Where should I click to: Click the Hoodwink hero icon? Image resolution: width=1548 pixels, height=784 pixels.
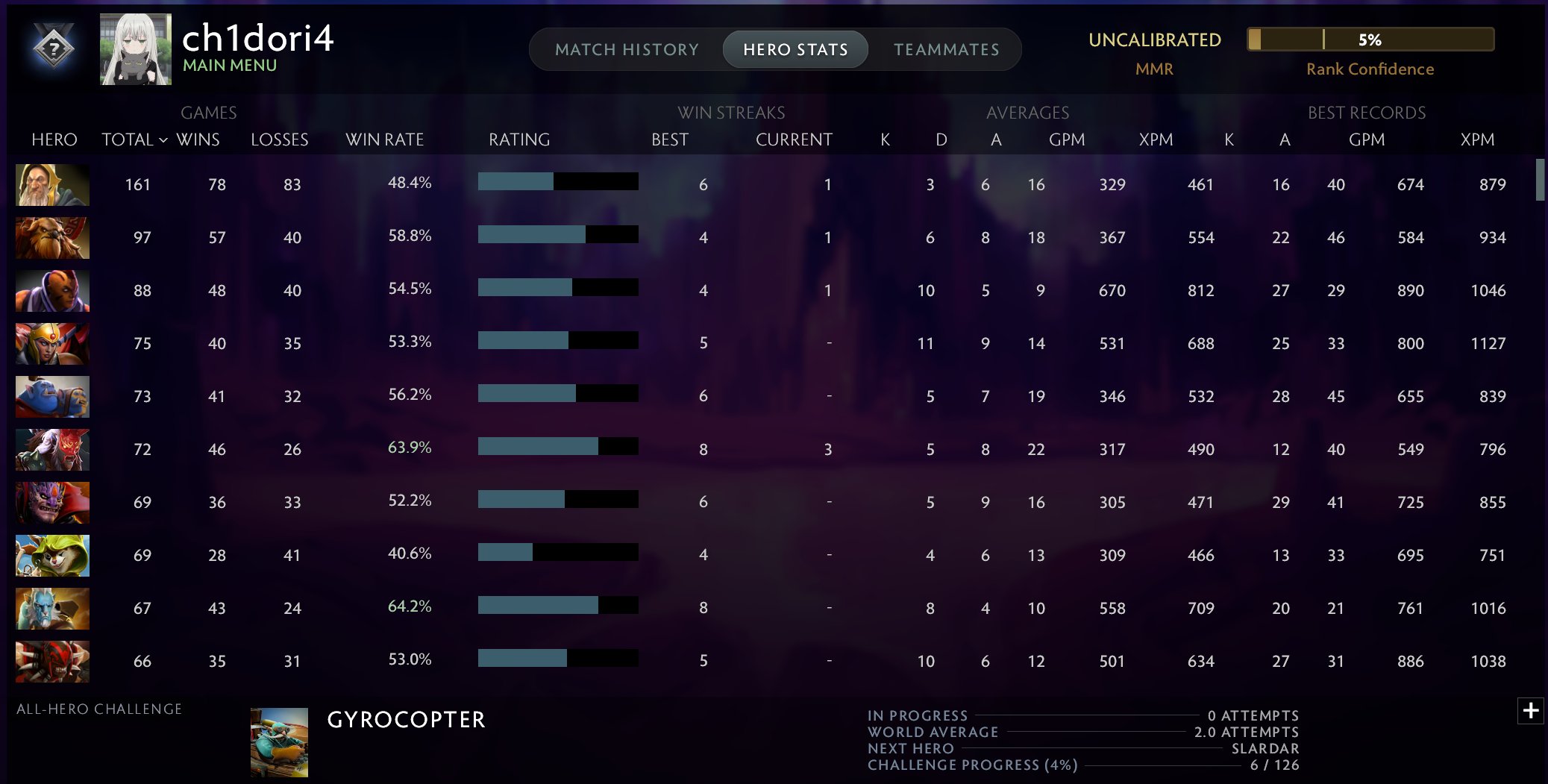[x=51, y=556]
